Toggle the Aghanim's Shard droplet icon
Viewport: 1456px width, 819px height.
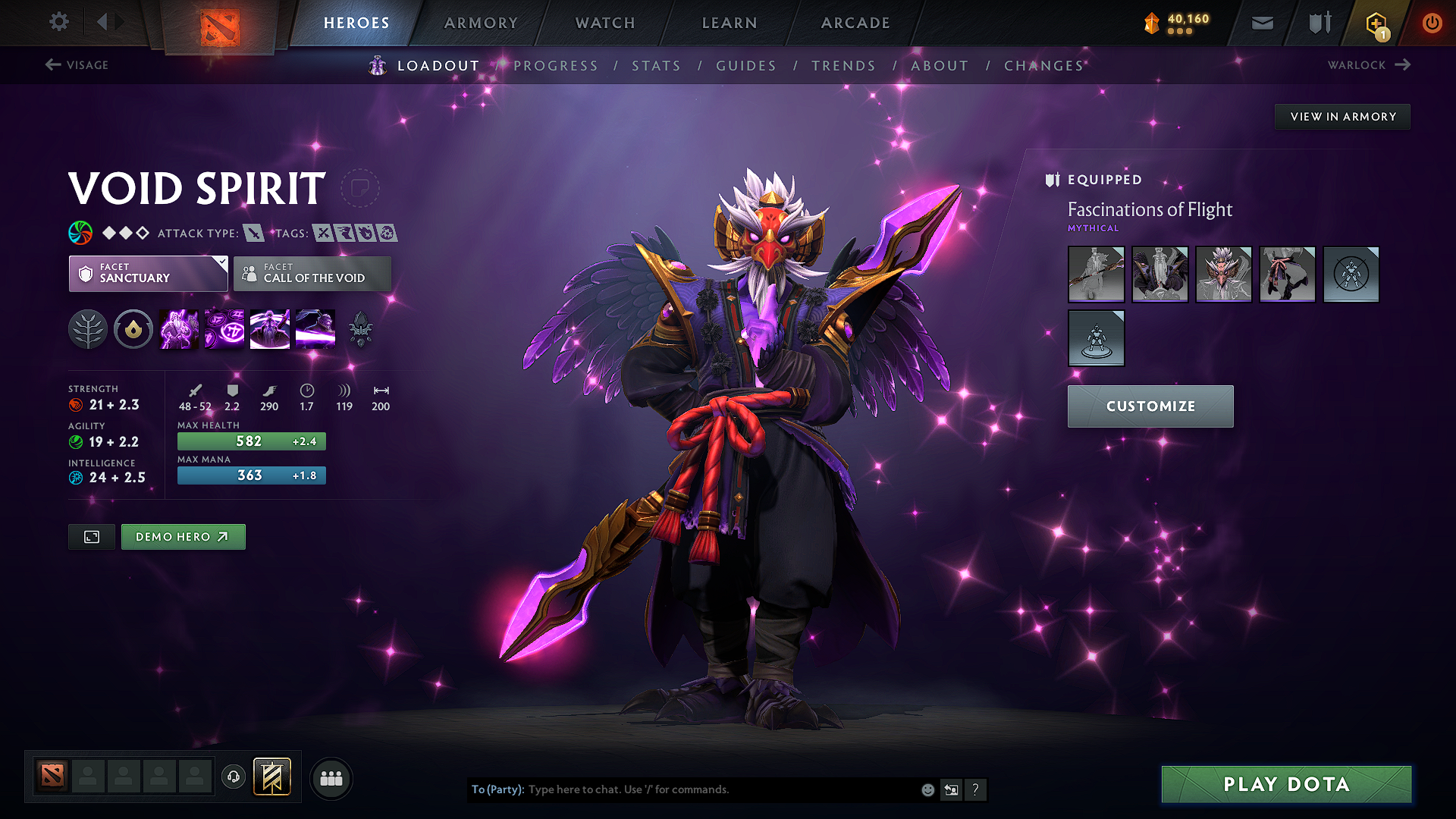(133, 328)
